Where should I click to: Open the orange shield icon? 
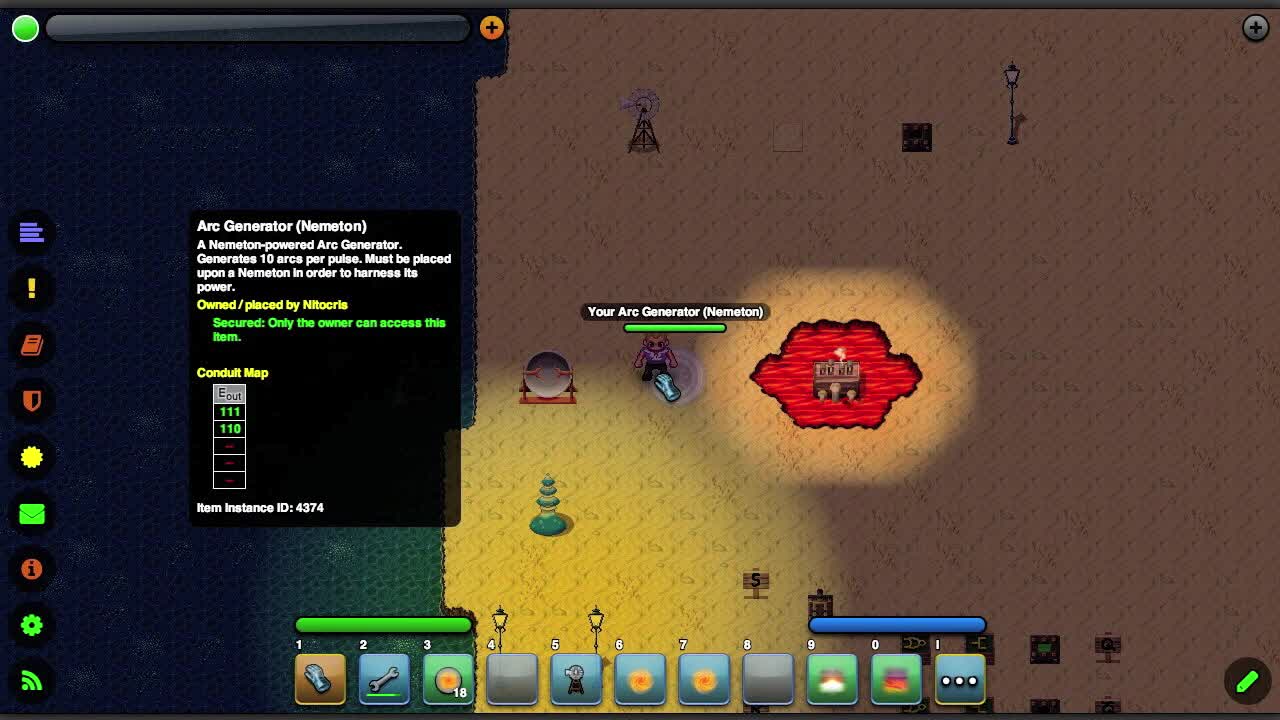pos(32,401)
